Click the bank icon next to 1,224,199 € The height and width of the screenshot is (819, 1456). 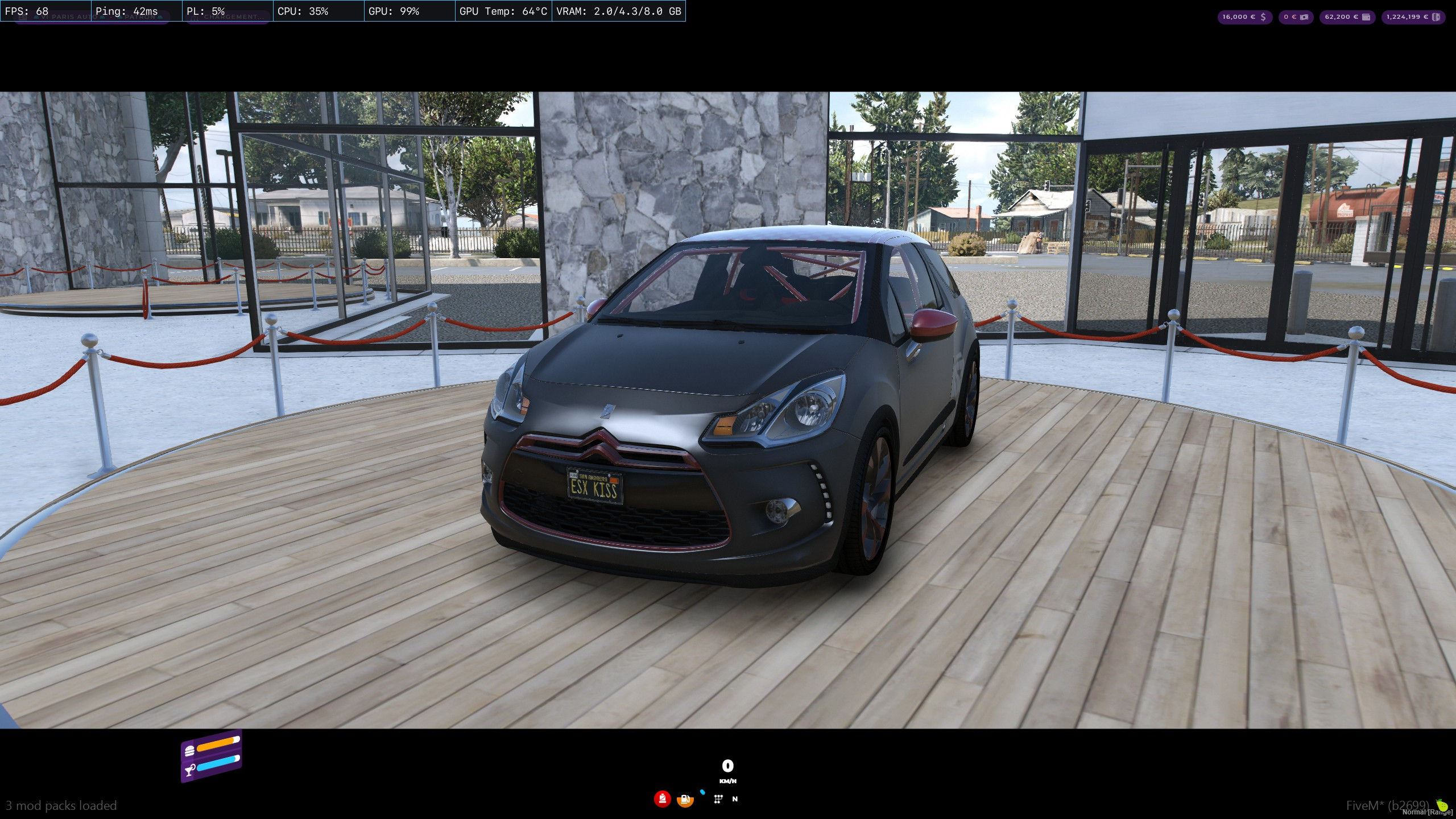[1437, 17]
